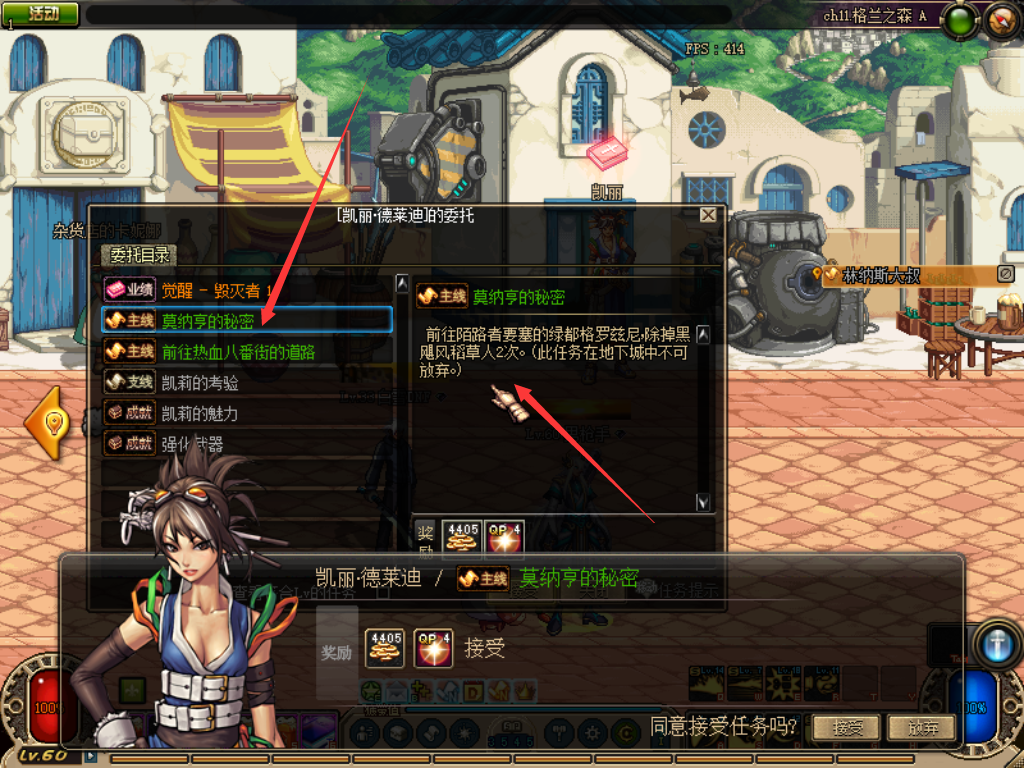
Task: Click the blue sword orb icon
Action: pos(999,643)
